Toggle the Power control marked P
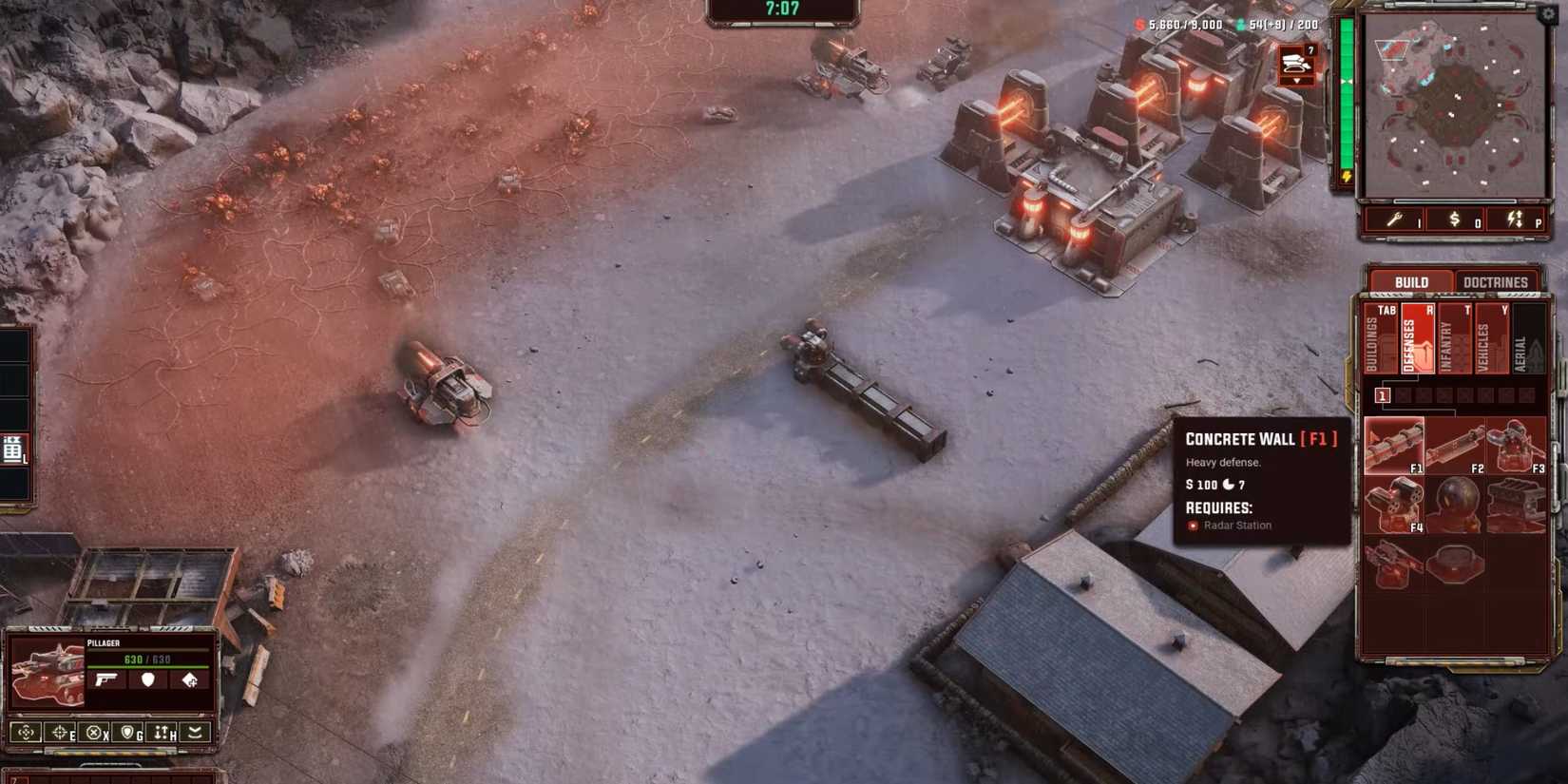Screen dimensions: 1568x784 (x=1515, y=220)
